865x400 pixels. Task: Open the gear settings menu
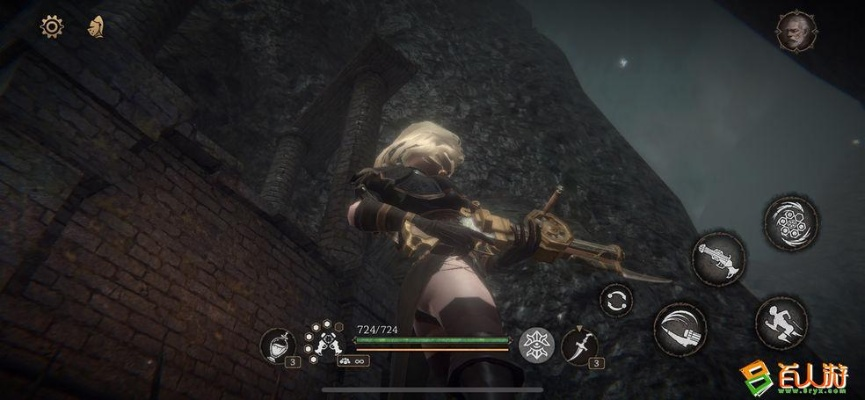click(51, 27)
